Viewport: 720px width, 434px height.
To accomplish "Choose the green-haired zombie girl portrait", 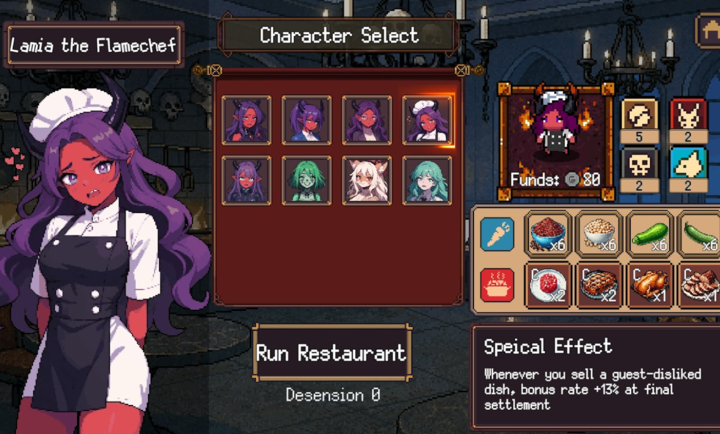I will coord(307,181).
